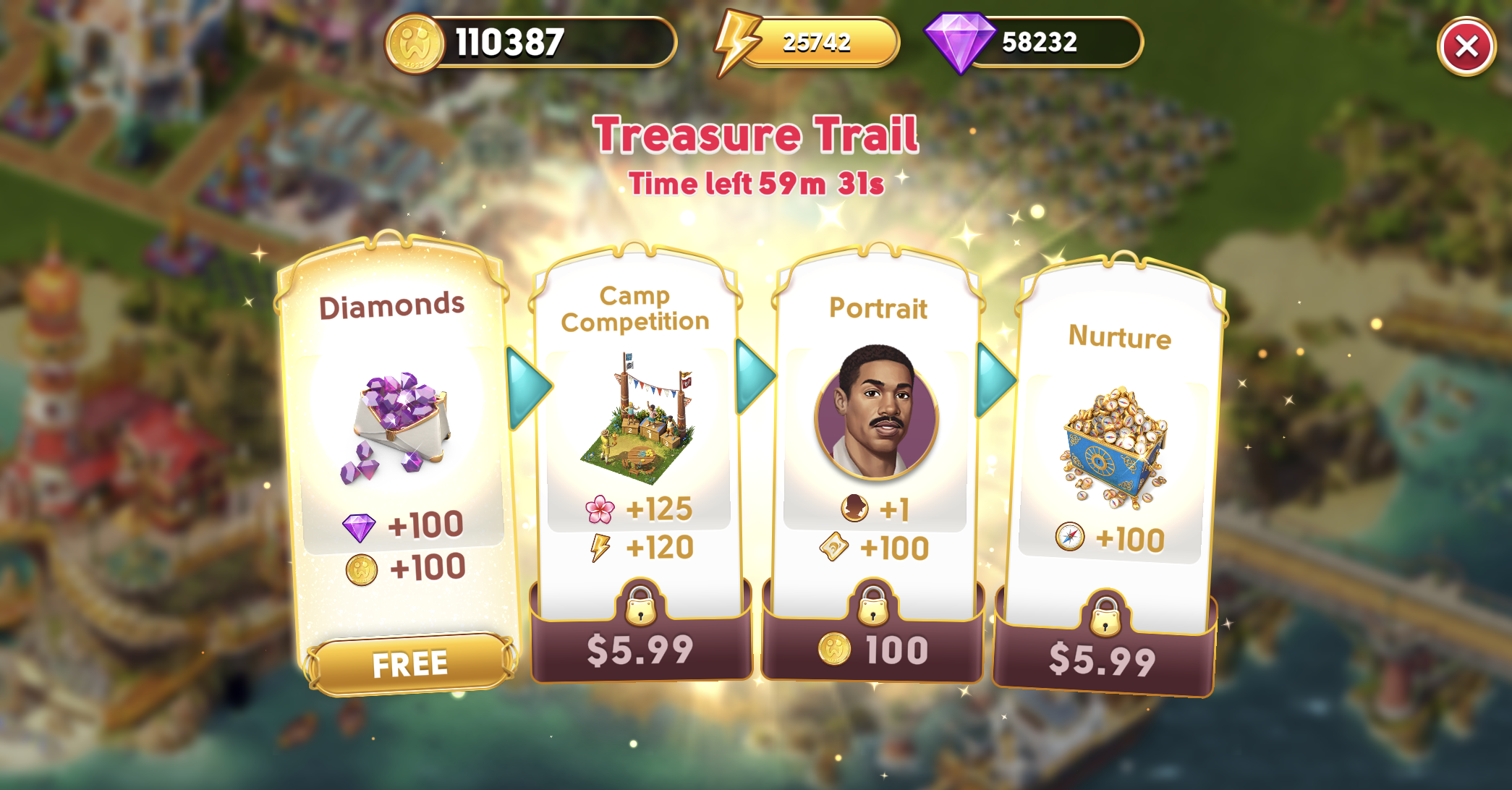This screenshot has width=1512, height=790.
Task: Open the gold coin balance counter
Action: (x=532, y=43)
